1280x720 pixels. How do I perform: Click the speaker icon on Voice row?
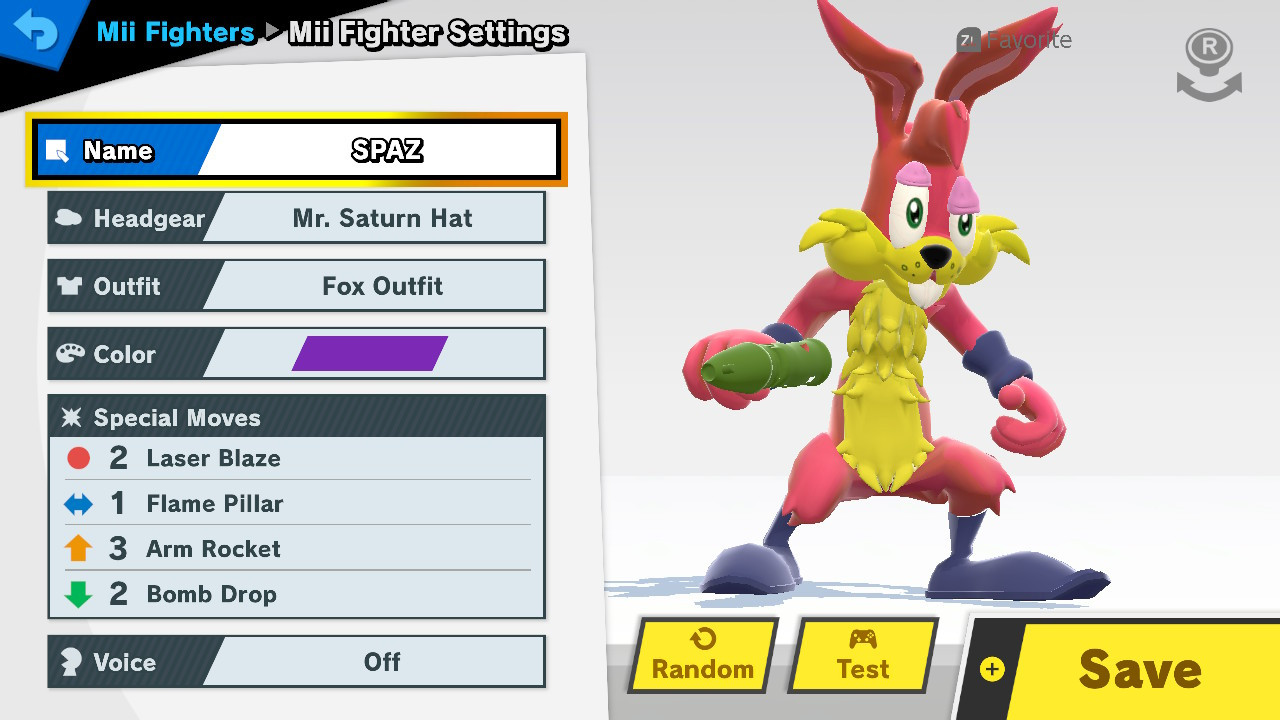[x=70, y=662]
